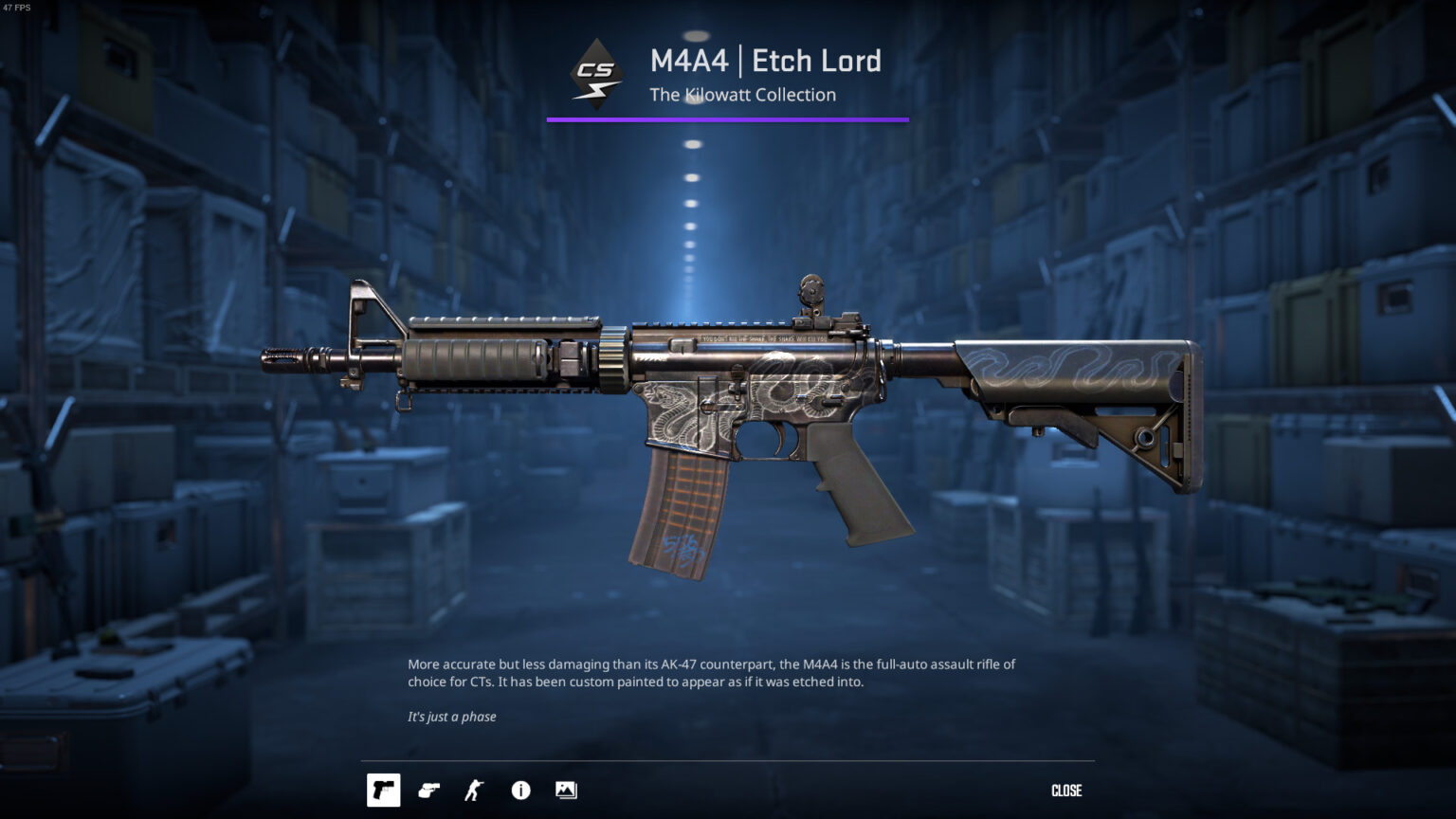Click the running character pose view icon

point(474,790)
